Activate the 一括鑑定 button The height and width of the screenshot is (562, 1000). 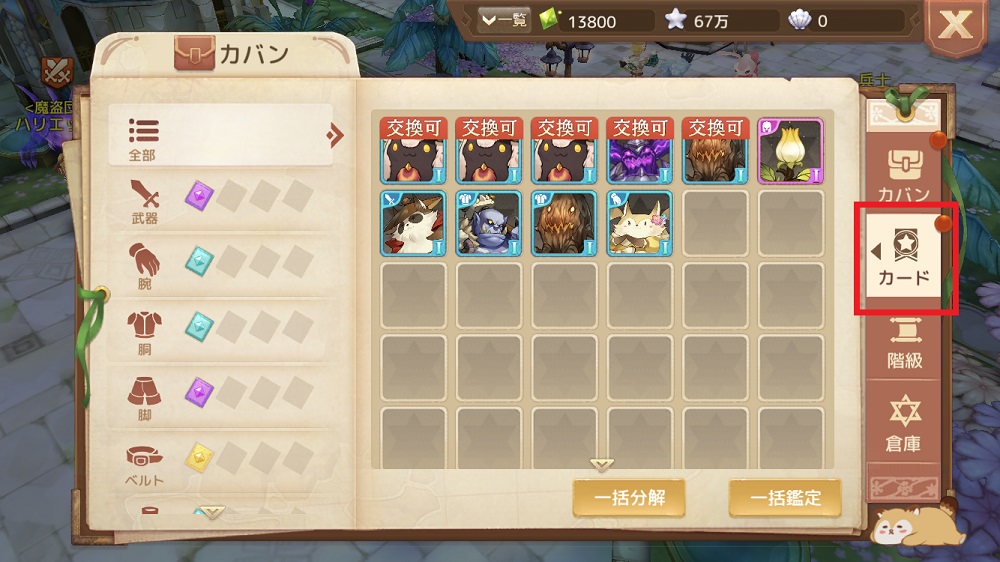click(784, 497)
